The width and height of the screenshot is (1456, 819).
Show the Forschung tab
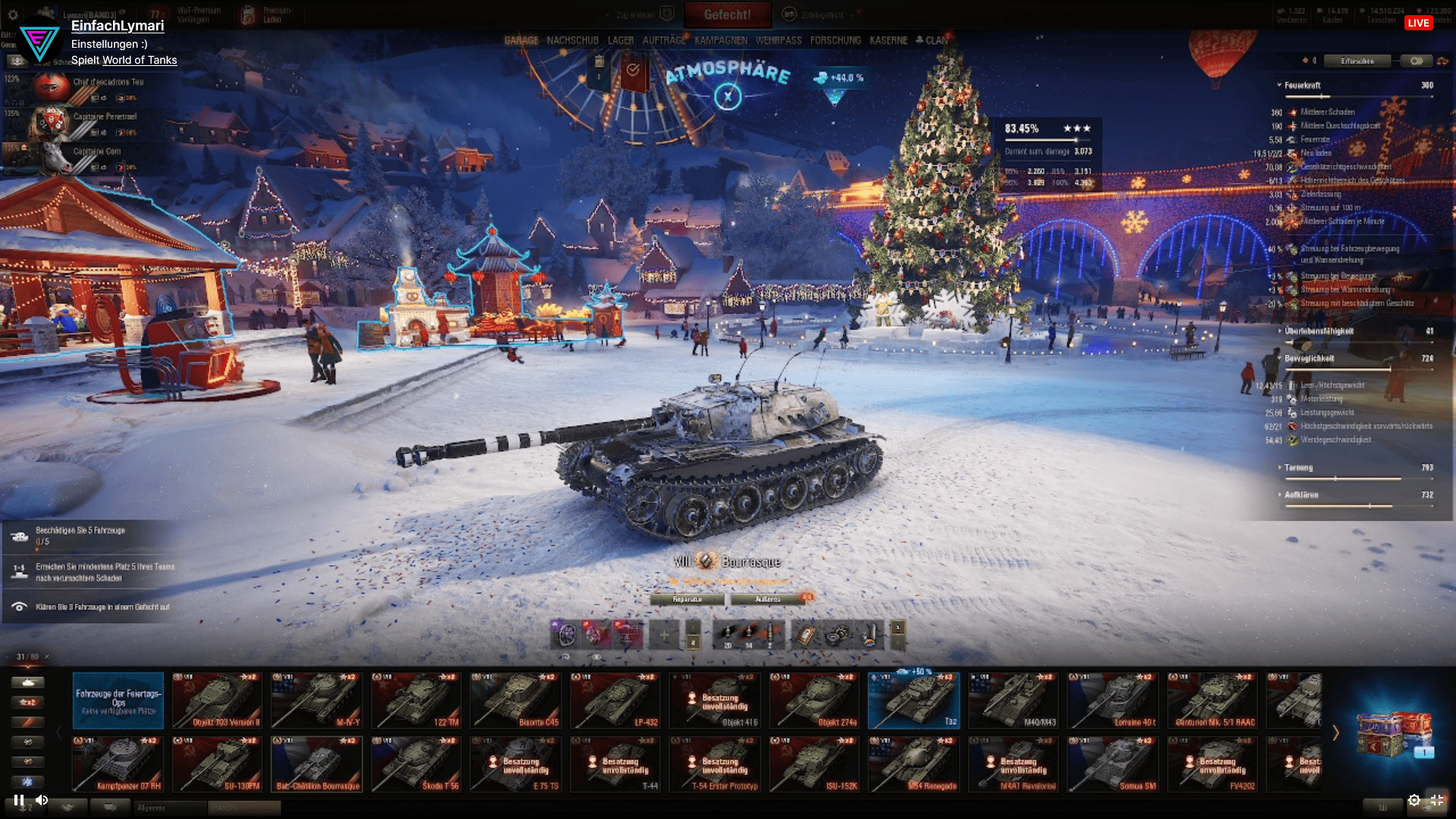click(835, 40)
